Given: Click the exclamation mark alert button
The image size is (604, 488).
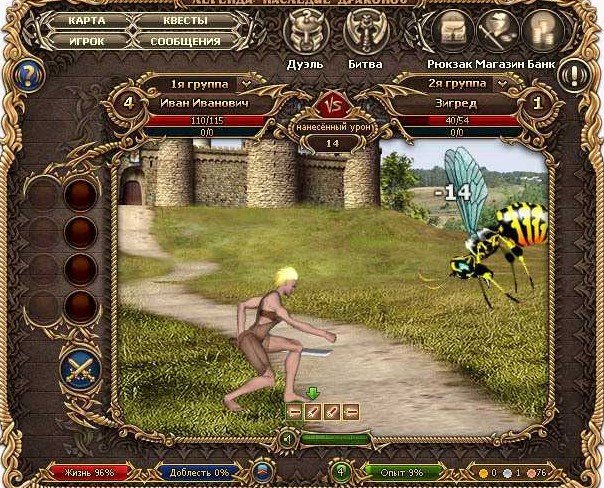Looking at the screenshot, I should [x=574, y=75].
